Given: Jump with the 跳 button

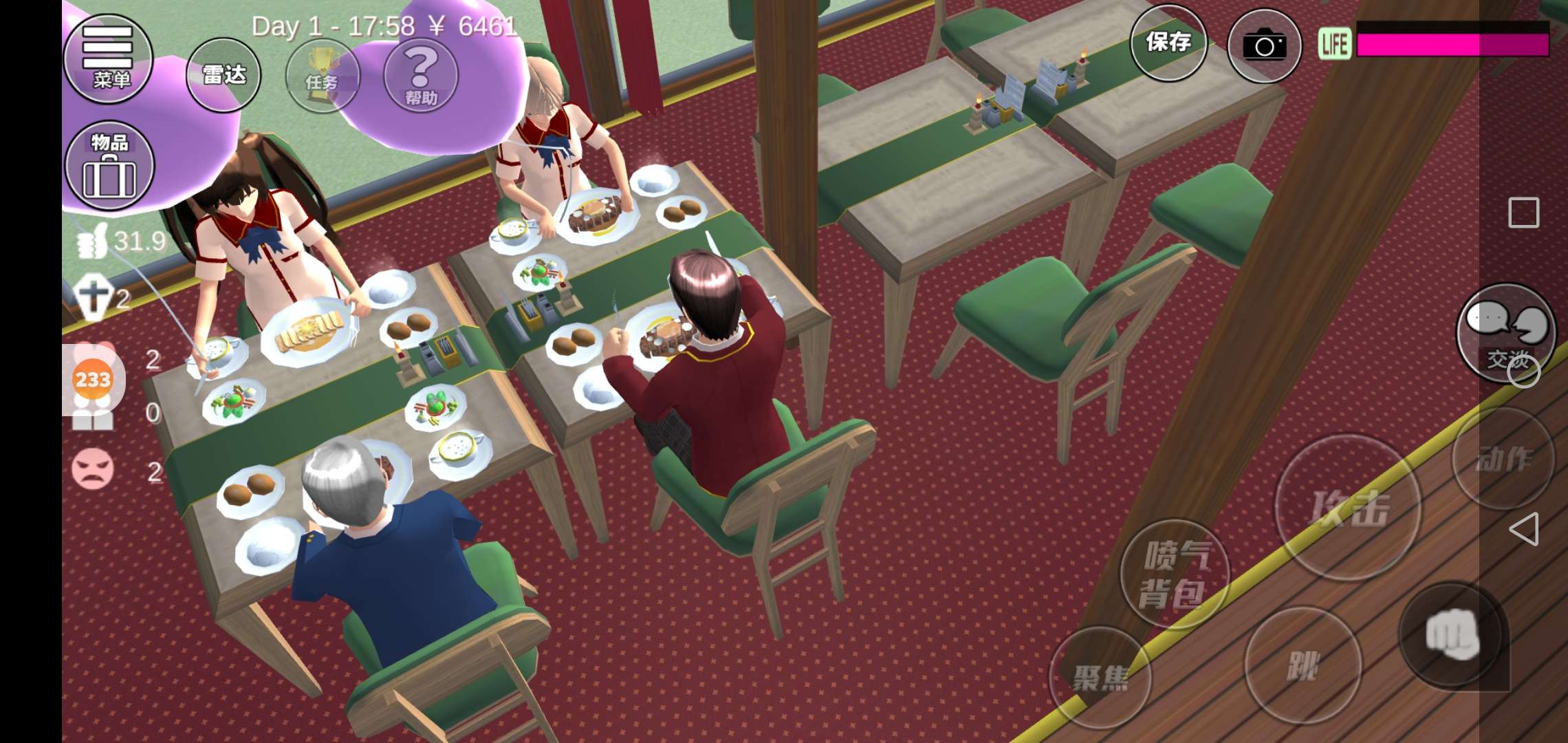Looking at the screenshot, I should tap(1303, 665).
